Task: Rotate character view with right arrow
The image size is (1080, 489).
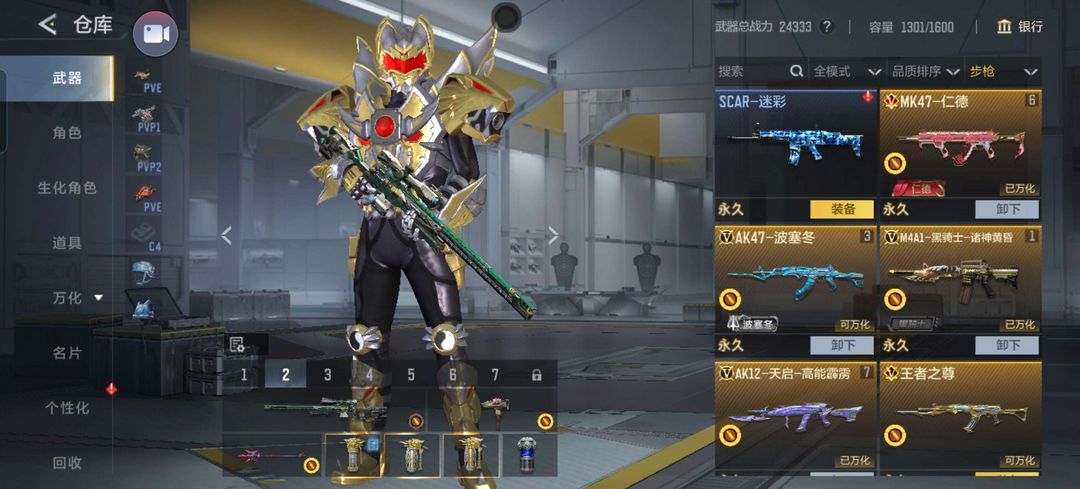Action: pos(553,235)
